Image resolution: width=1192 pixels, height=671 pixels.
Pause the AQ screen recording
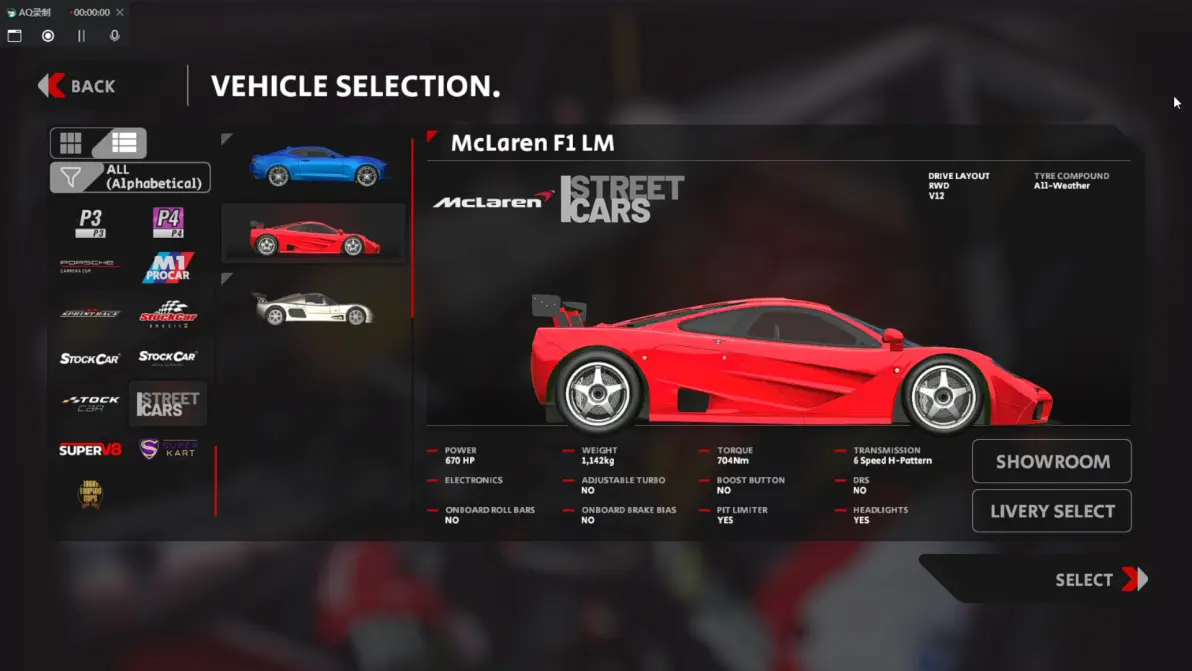pyautogui.click(x=81, y=36)
